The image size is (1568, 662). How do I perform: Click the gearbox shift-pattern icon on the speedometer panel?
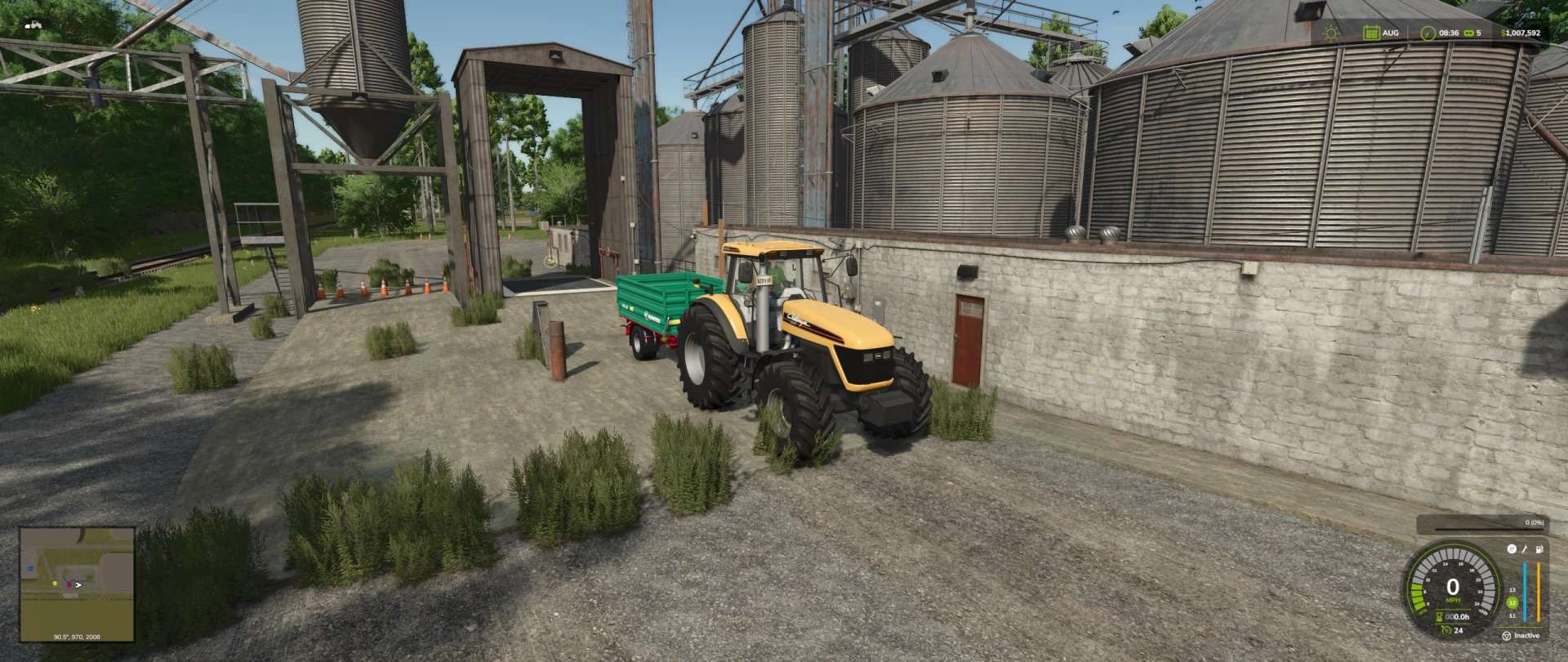point(1512,549)
